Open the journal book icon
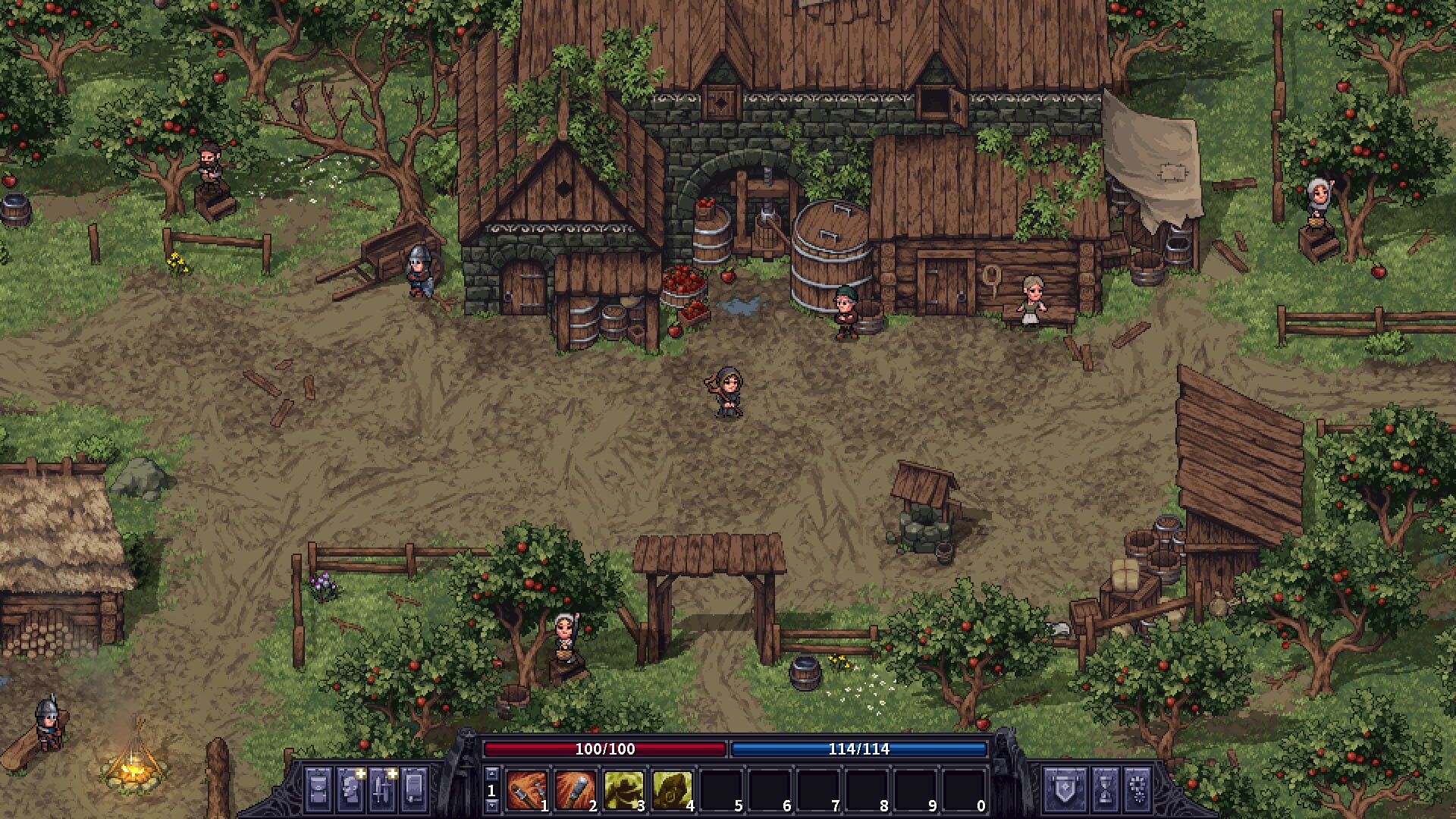Screen dimensions: 1456x819 [x=413, y=789]
